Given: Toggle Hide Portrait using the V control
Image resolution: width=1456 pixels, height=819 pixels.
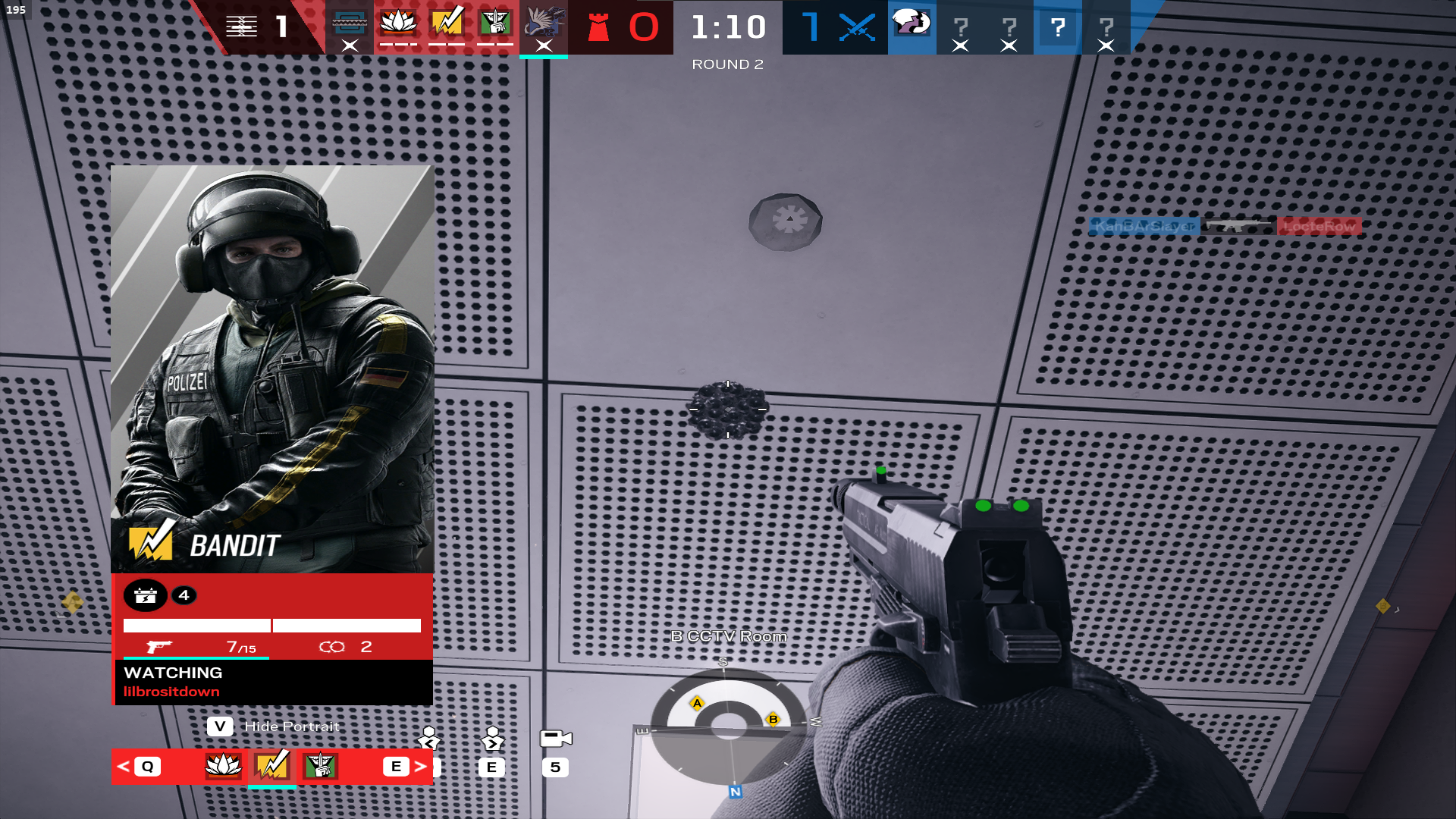Looking at the screenshot, I should [x=220, y=726].
